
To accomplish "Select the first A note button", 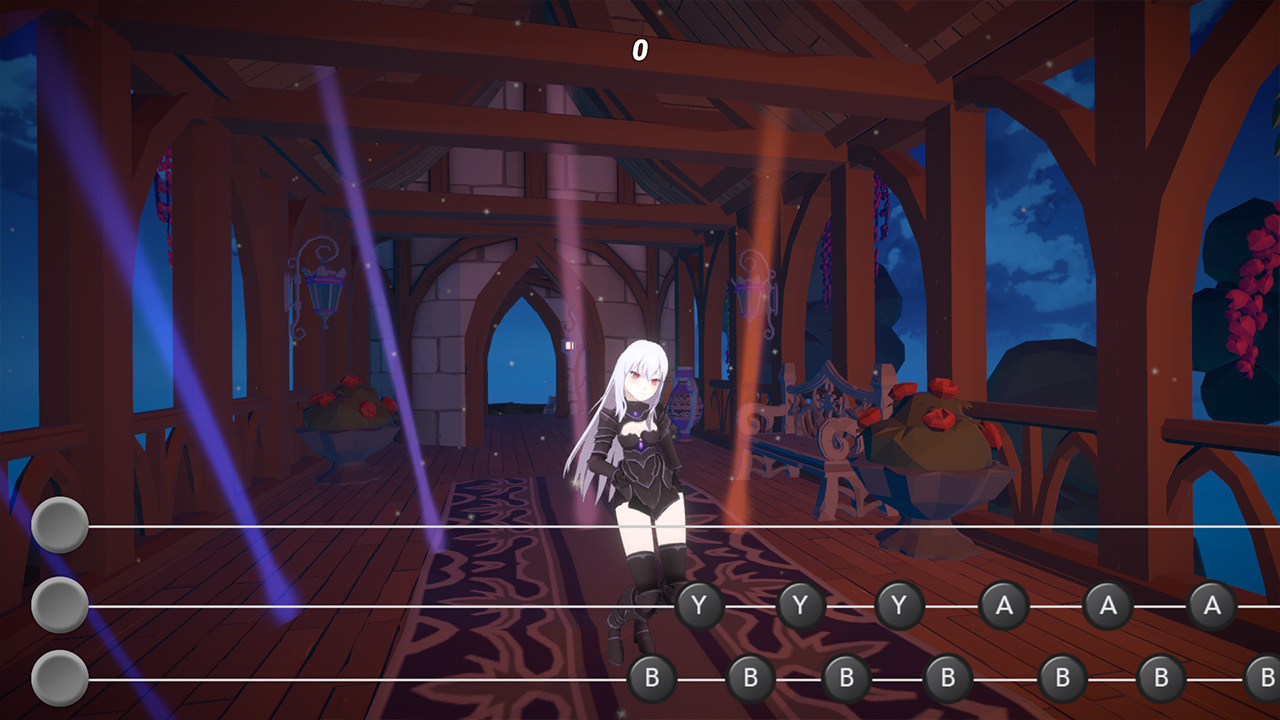I will 1006,604.
